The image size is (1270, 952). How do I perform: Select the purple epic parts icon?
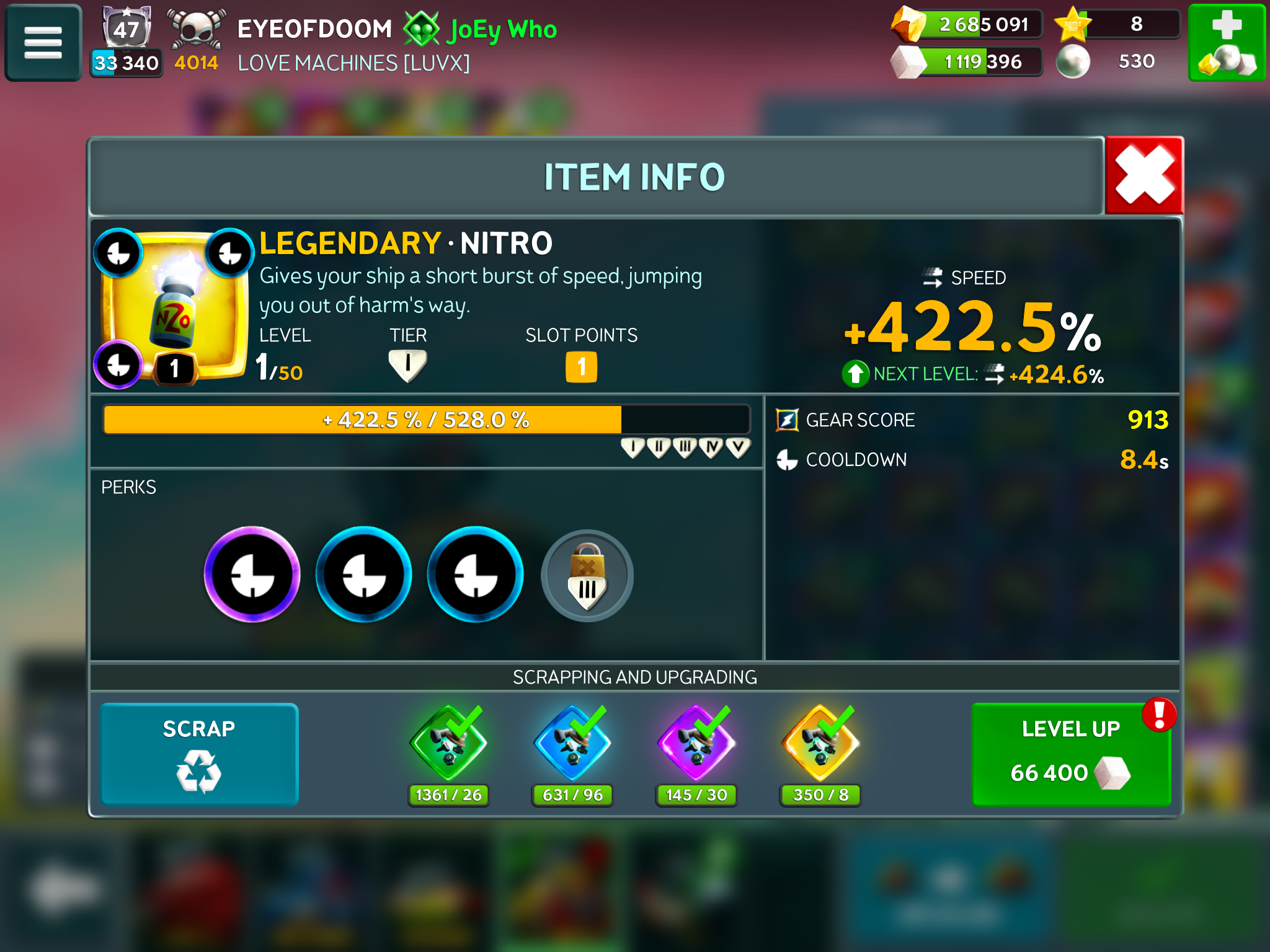696,744
